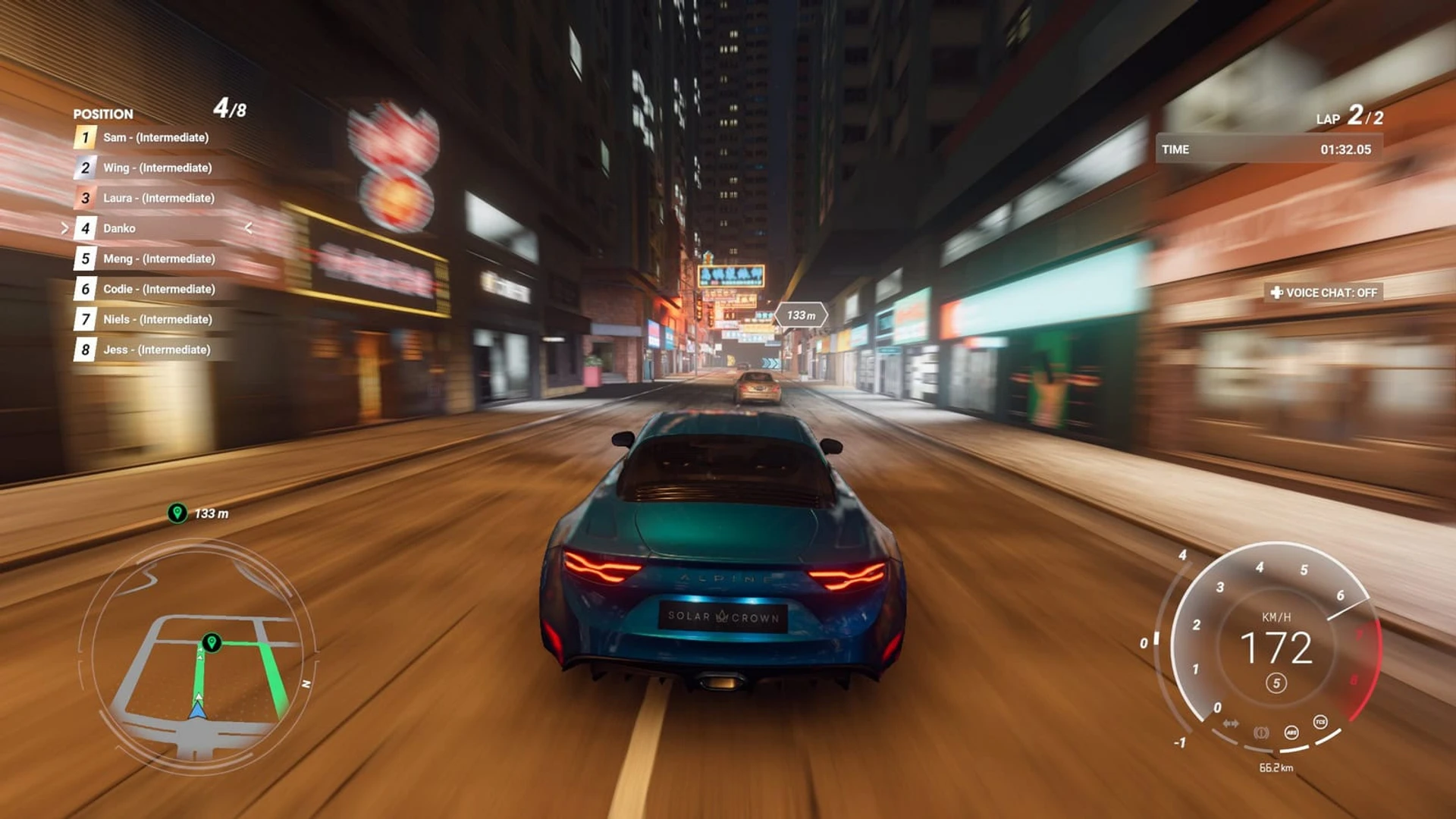The width and height of the screenshot is (1456, 819).
Task: Choose Niels in the position list
Action: 157,319
